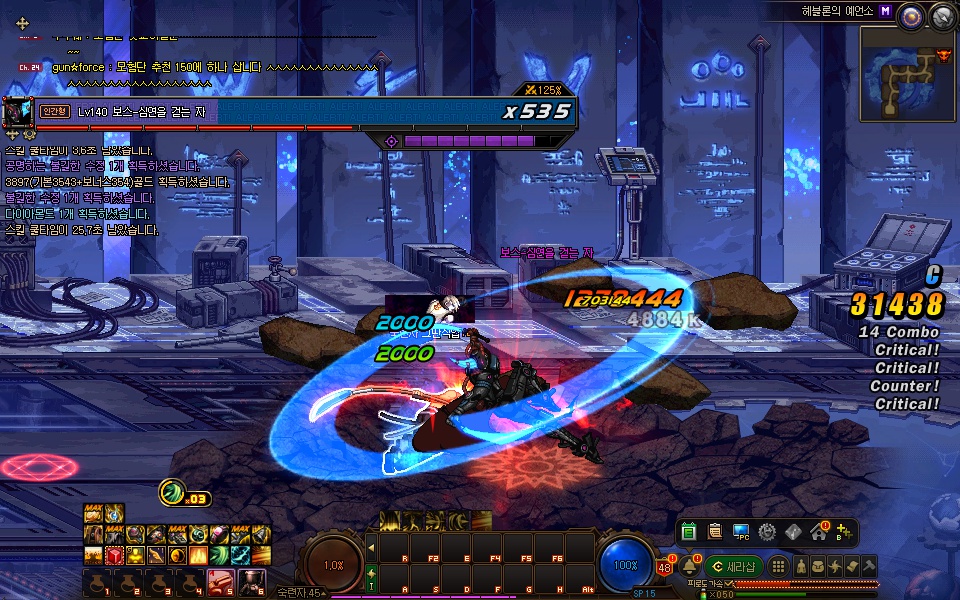Screen dimensions: 960x600
Task: Click the PC monitor icon
Action: point(741,532)
